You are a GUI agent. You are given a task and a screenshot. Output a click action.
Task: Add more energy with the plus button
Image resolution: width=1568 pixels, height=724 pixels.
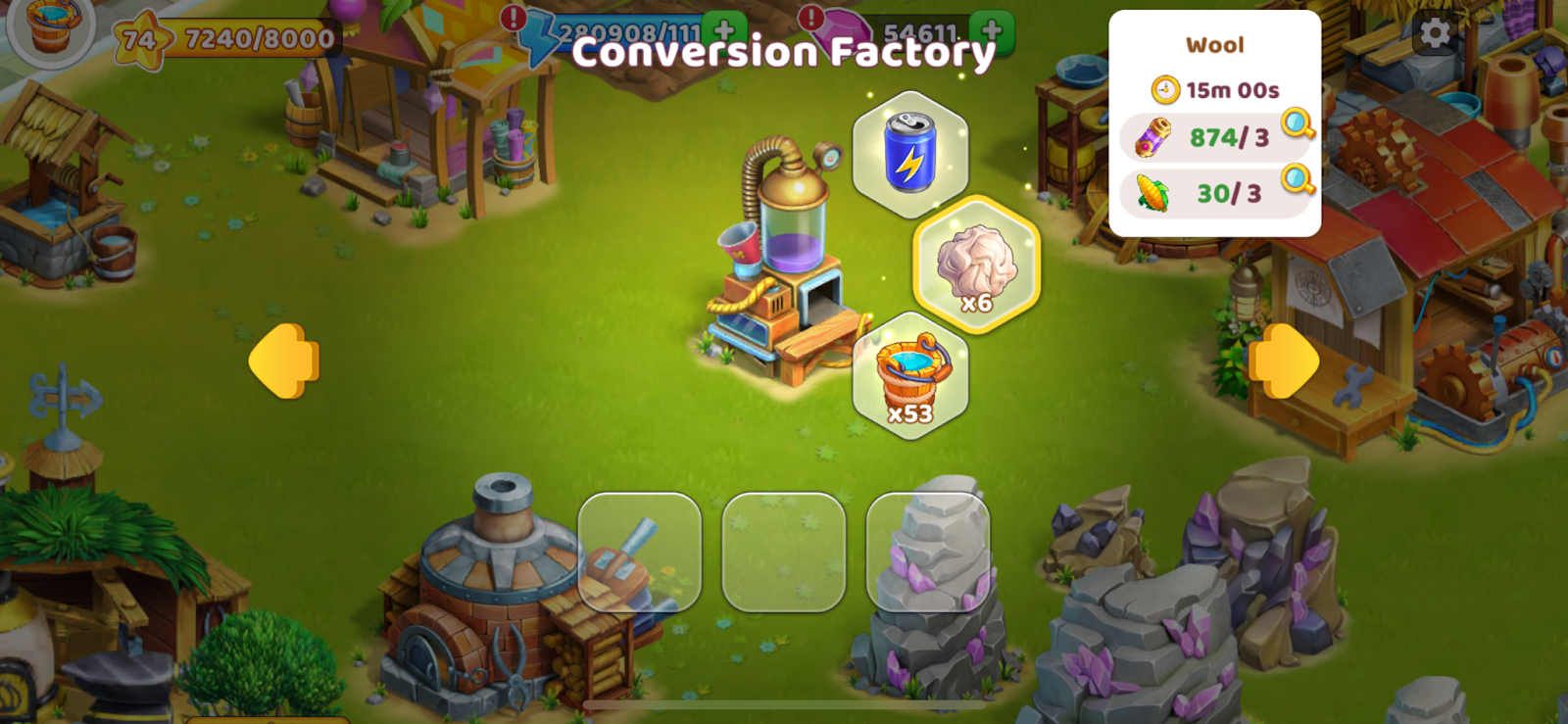click(x=724, y=29)
